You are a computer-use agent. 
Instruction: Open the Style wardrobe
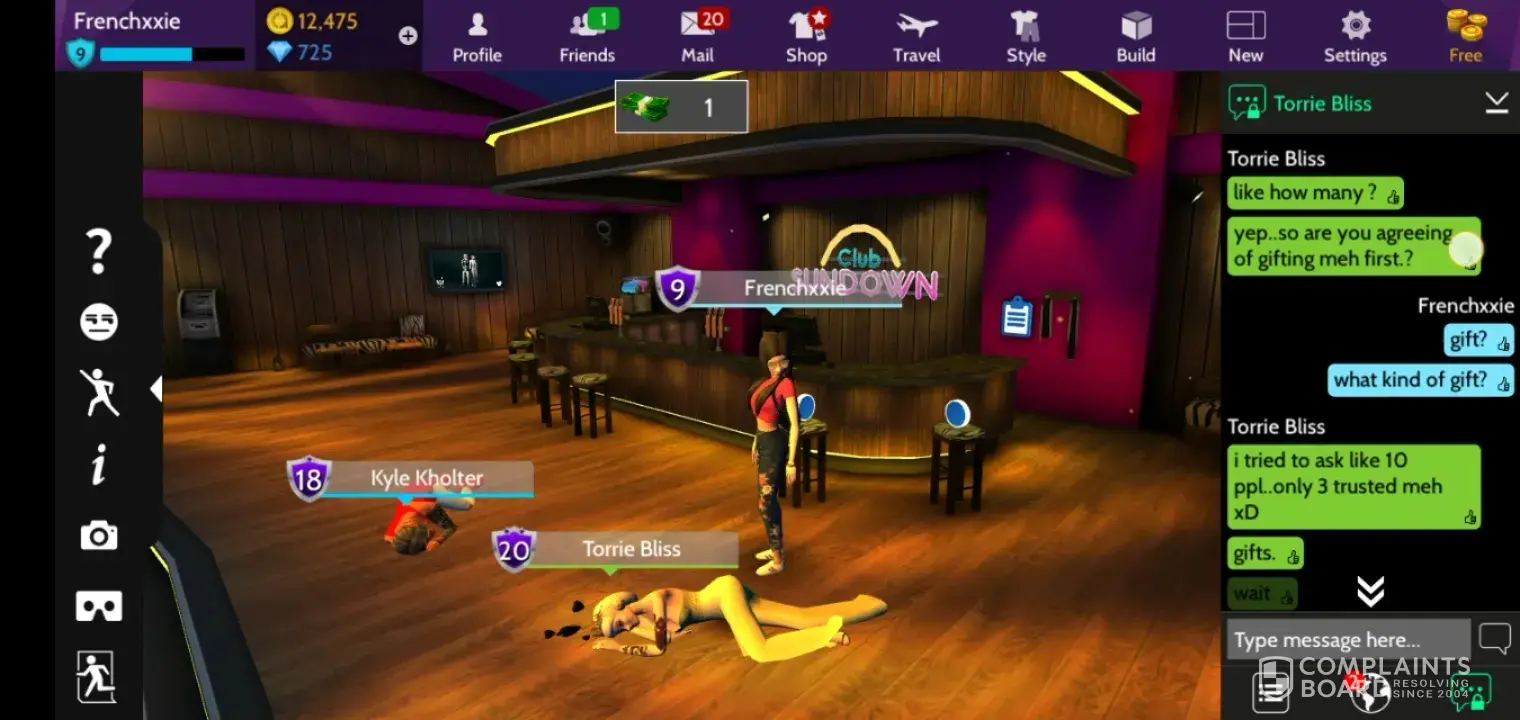[x=1026, y=36]
